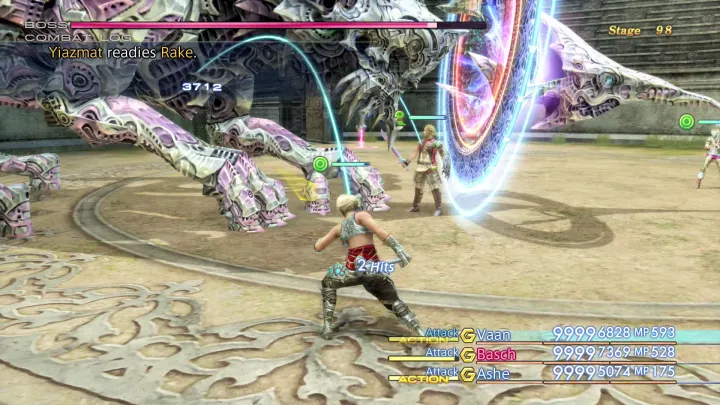
Task: Toggle the gambit icon beside Vaan
Action: 467,334
